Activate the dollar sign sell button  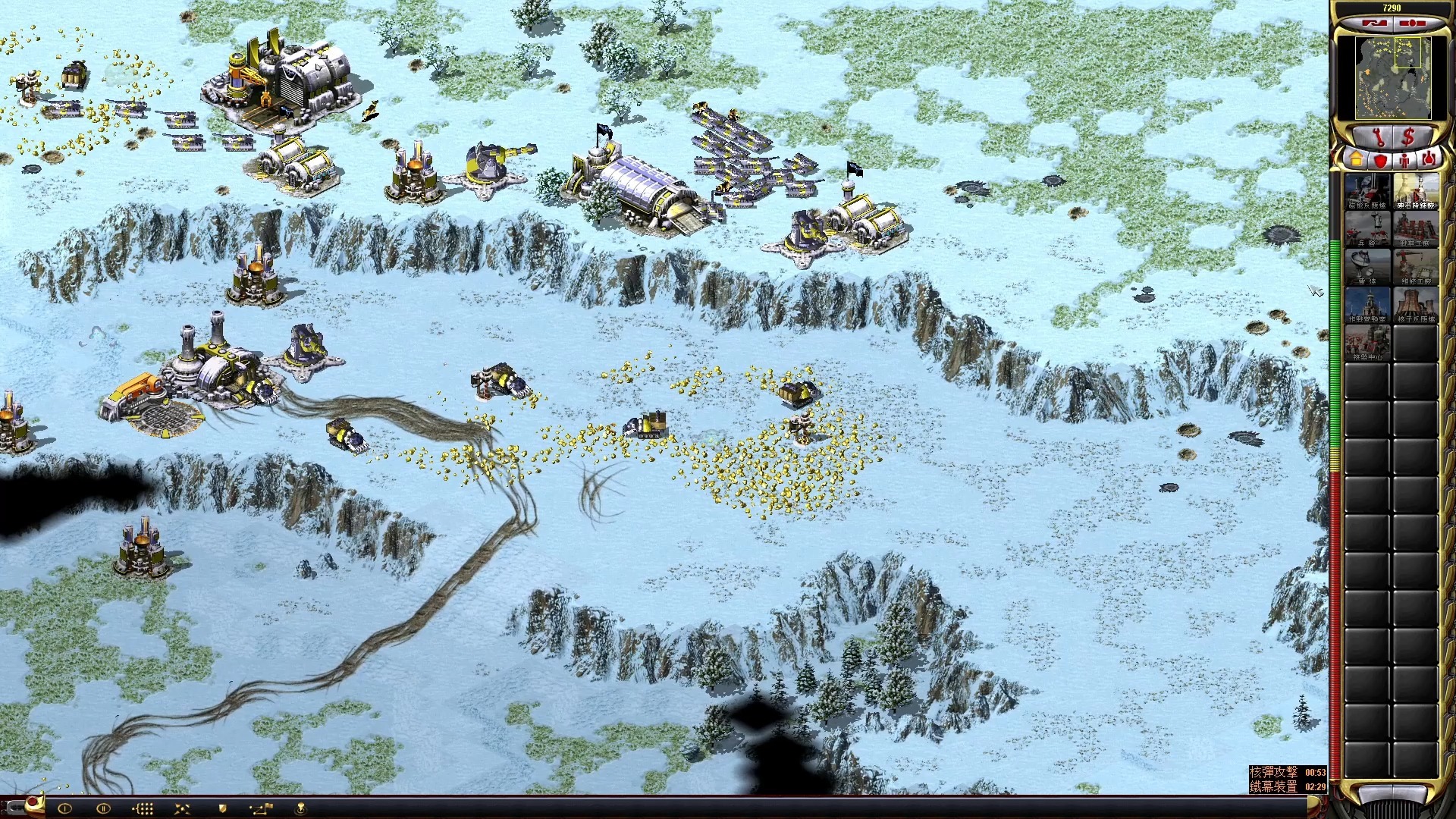1408,137
